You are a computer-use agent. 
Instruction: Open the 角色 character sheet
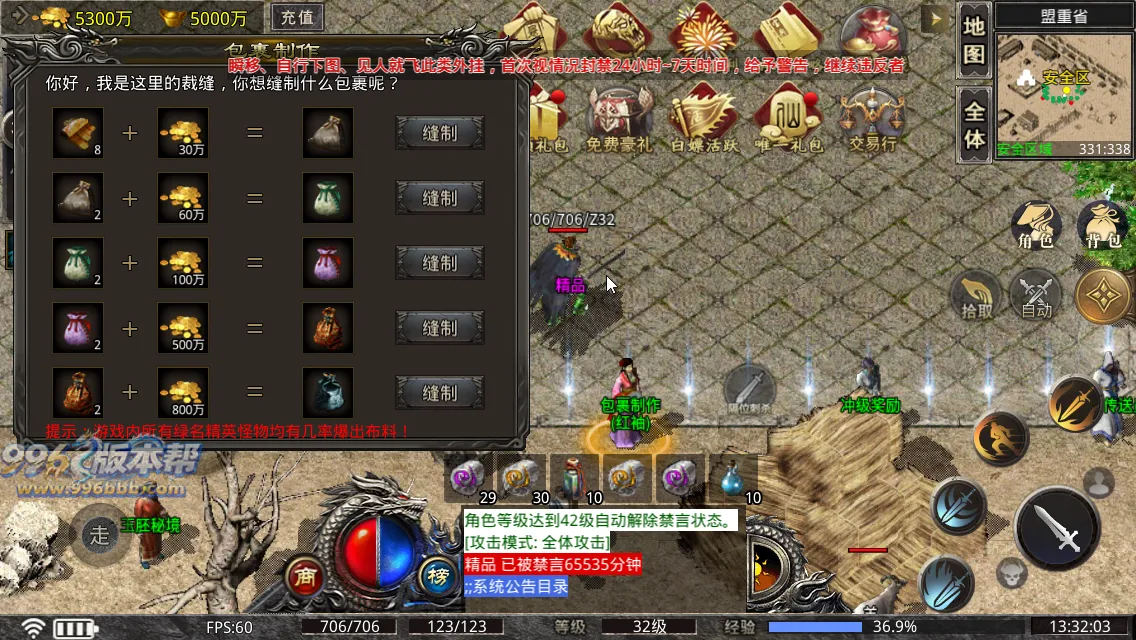[x=1036, y=226]
